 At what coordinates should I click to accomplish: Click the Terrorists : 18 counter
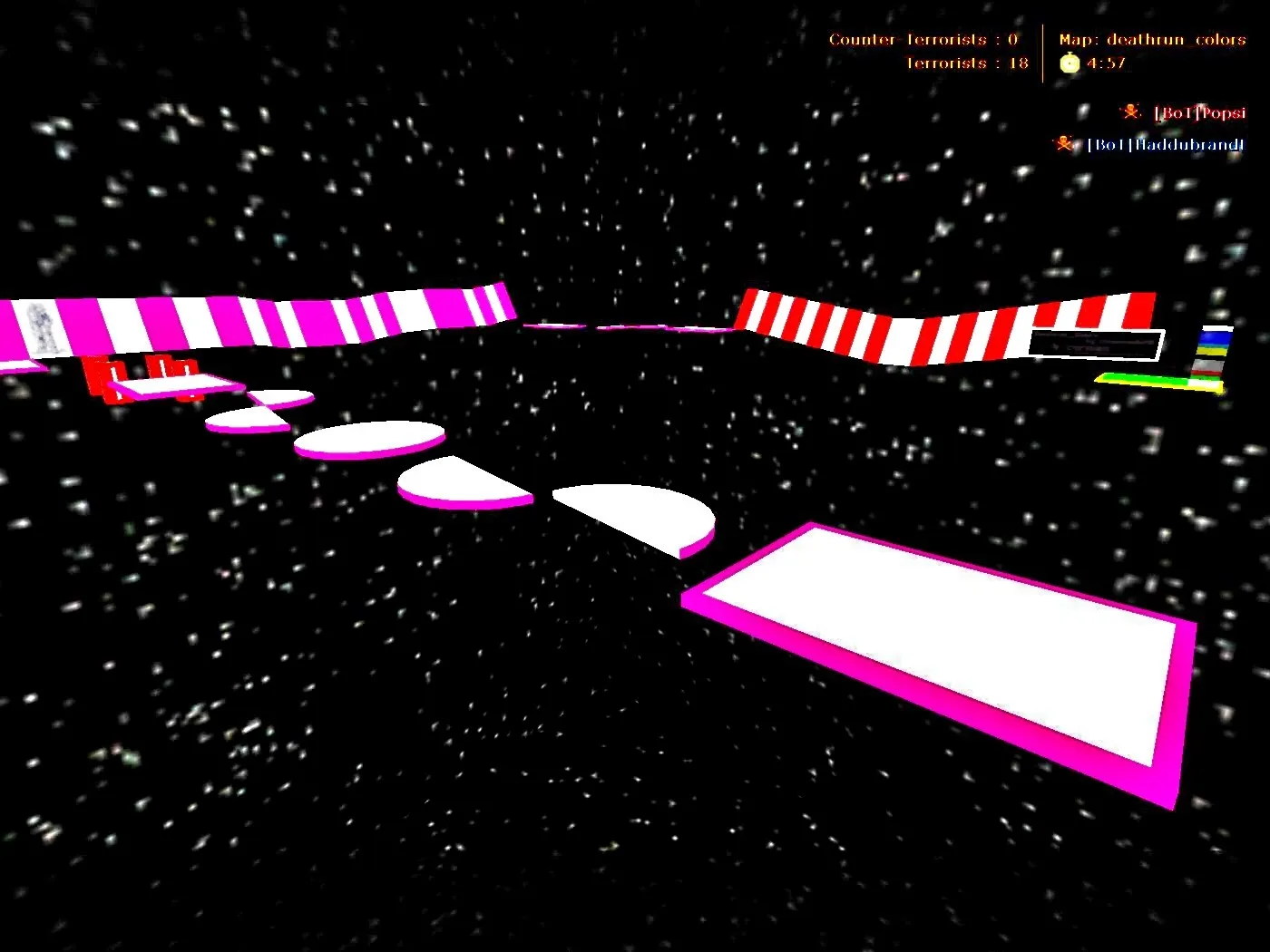967,63
